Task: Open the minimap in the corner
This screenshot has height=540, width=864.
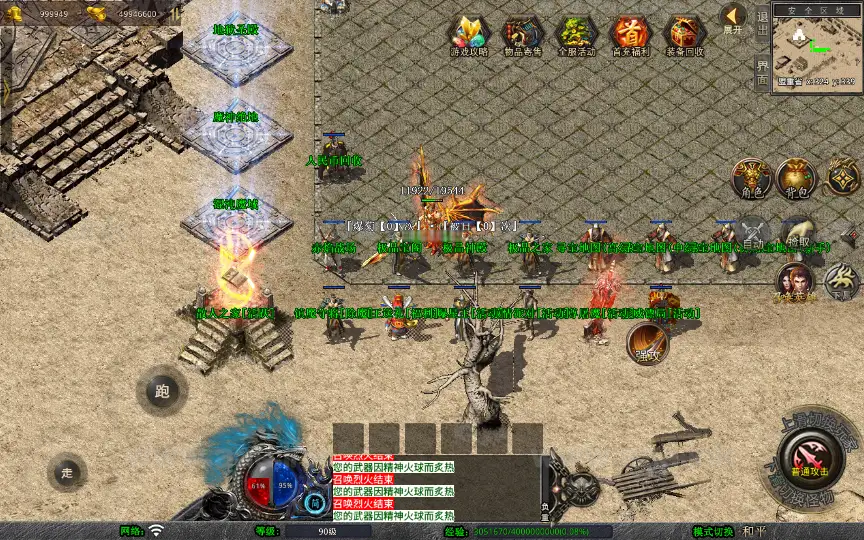Action: [816, 47]
